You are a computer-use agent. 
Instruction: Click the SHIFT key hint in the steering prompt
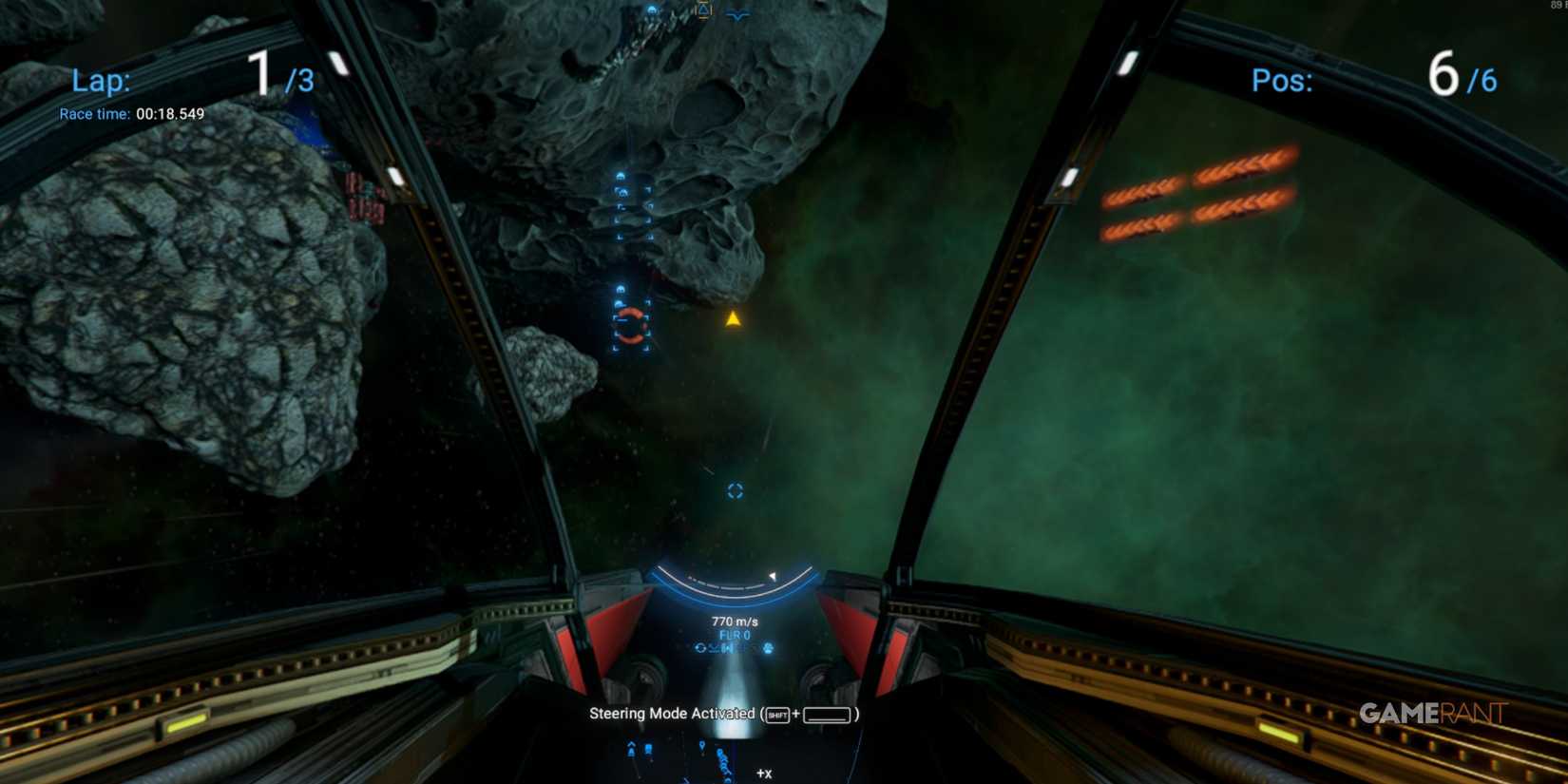coord(777,715)
